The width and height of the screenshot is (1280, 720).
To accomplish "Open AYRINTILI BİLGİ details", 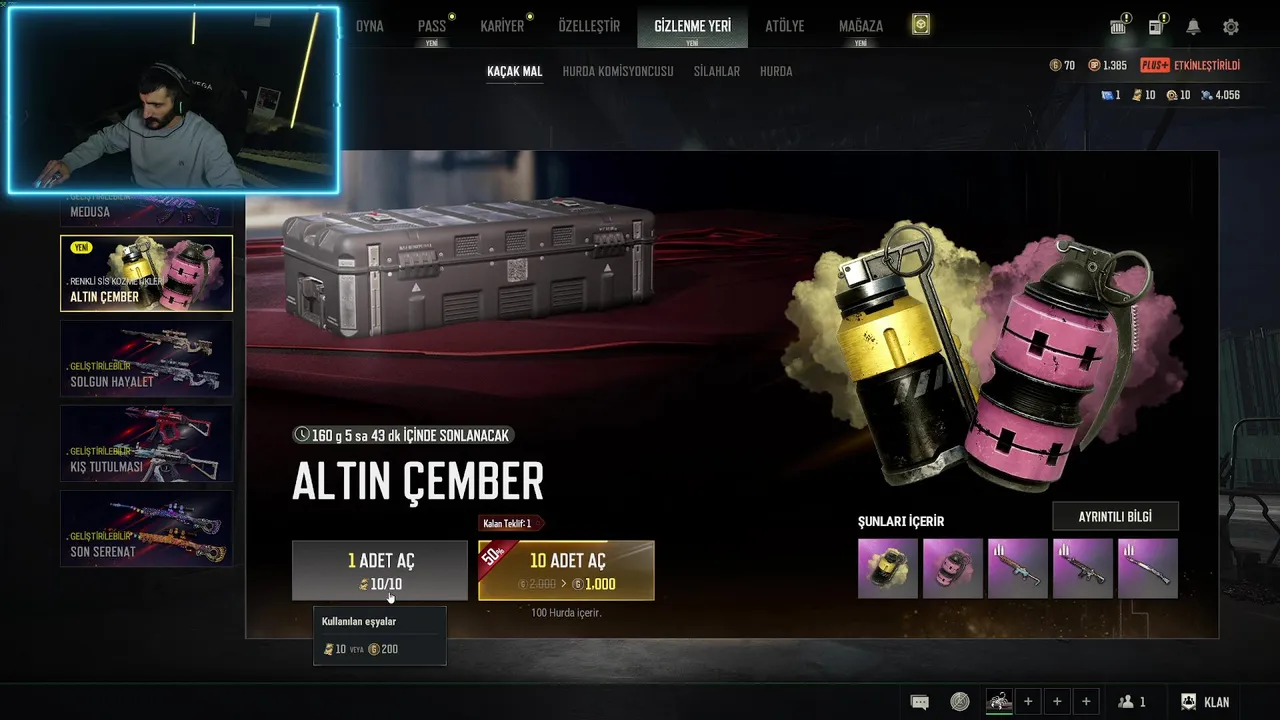I will (1115, 516).
